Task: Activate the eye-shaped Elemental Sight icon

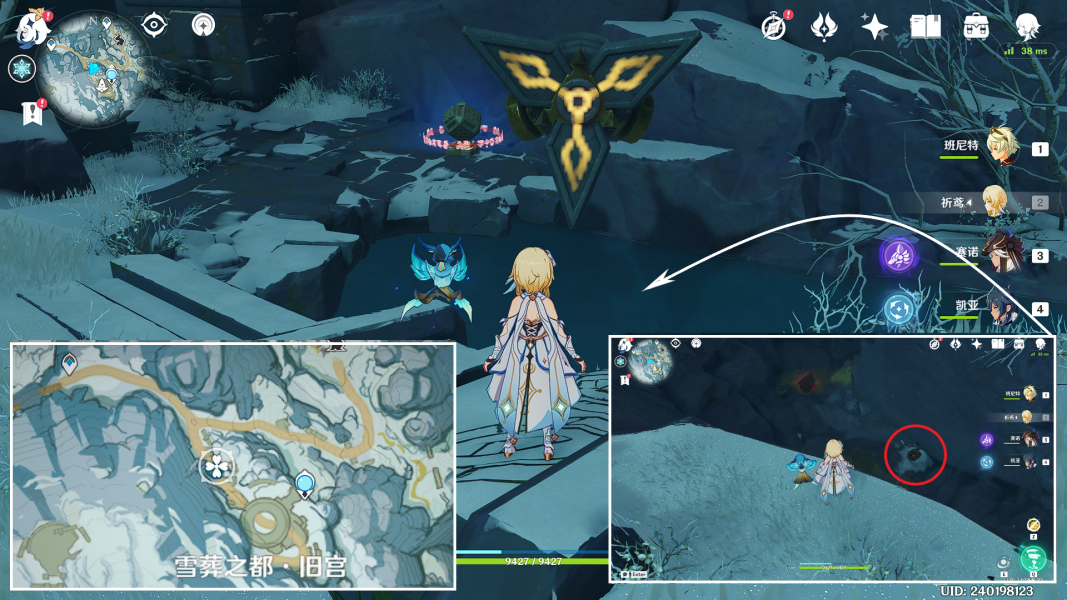Action: (x=154, y=25)
